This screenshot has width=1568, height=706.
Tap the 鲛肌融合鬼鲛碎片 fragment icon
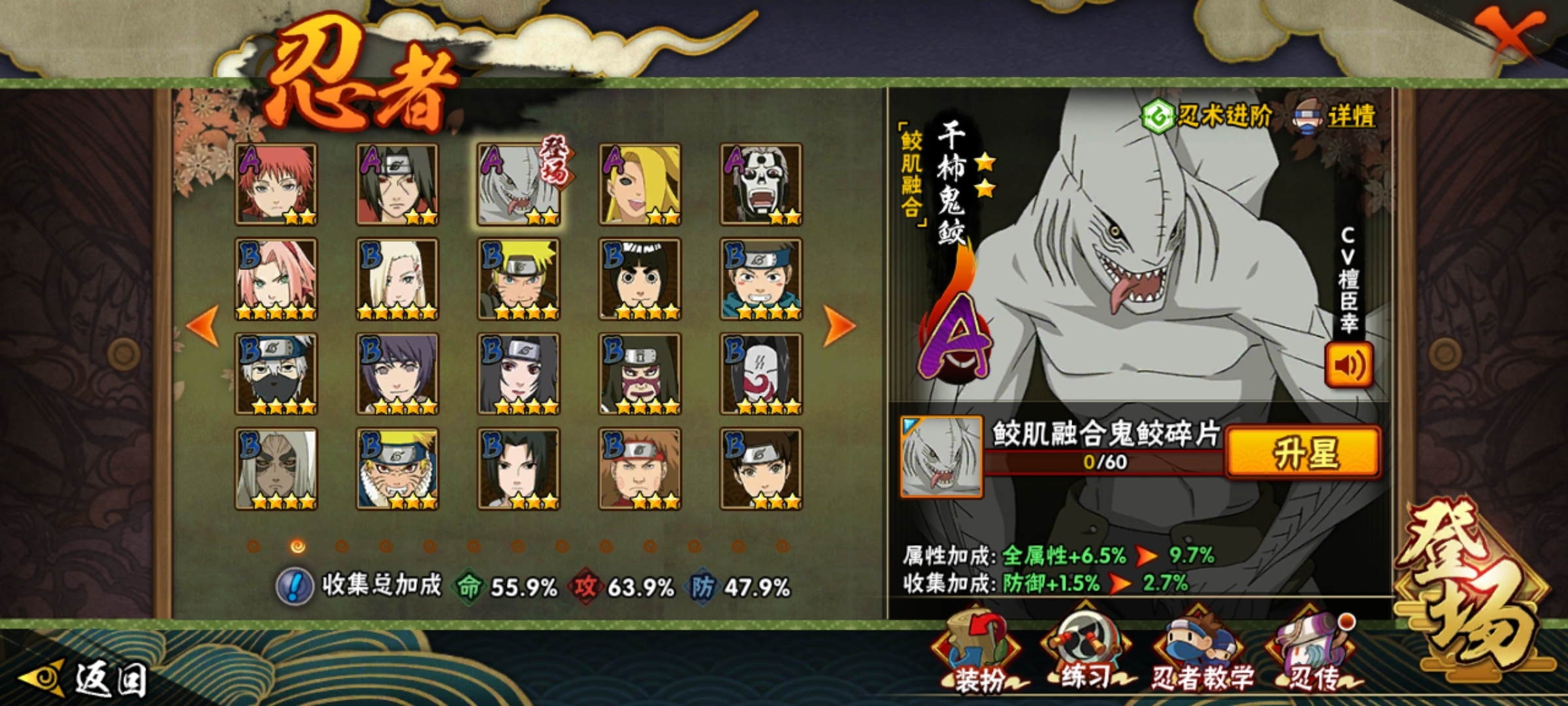click(941, 457)
